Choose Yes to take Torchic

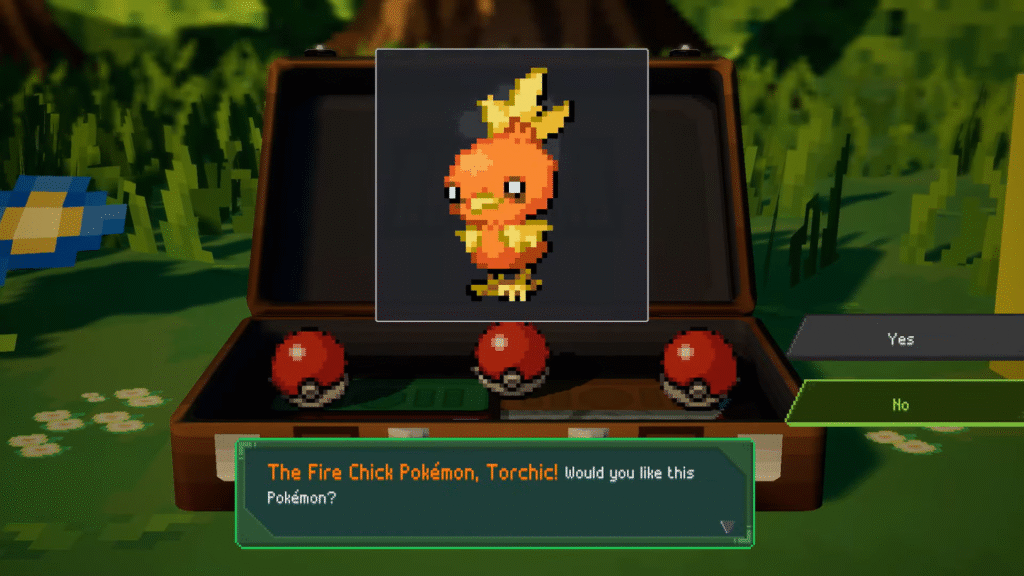(901, 339)
